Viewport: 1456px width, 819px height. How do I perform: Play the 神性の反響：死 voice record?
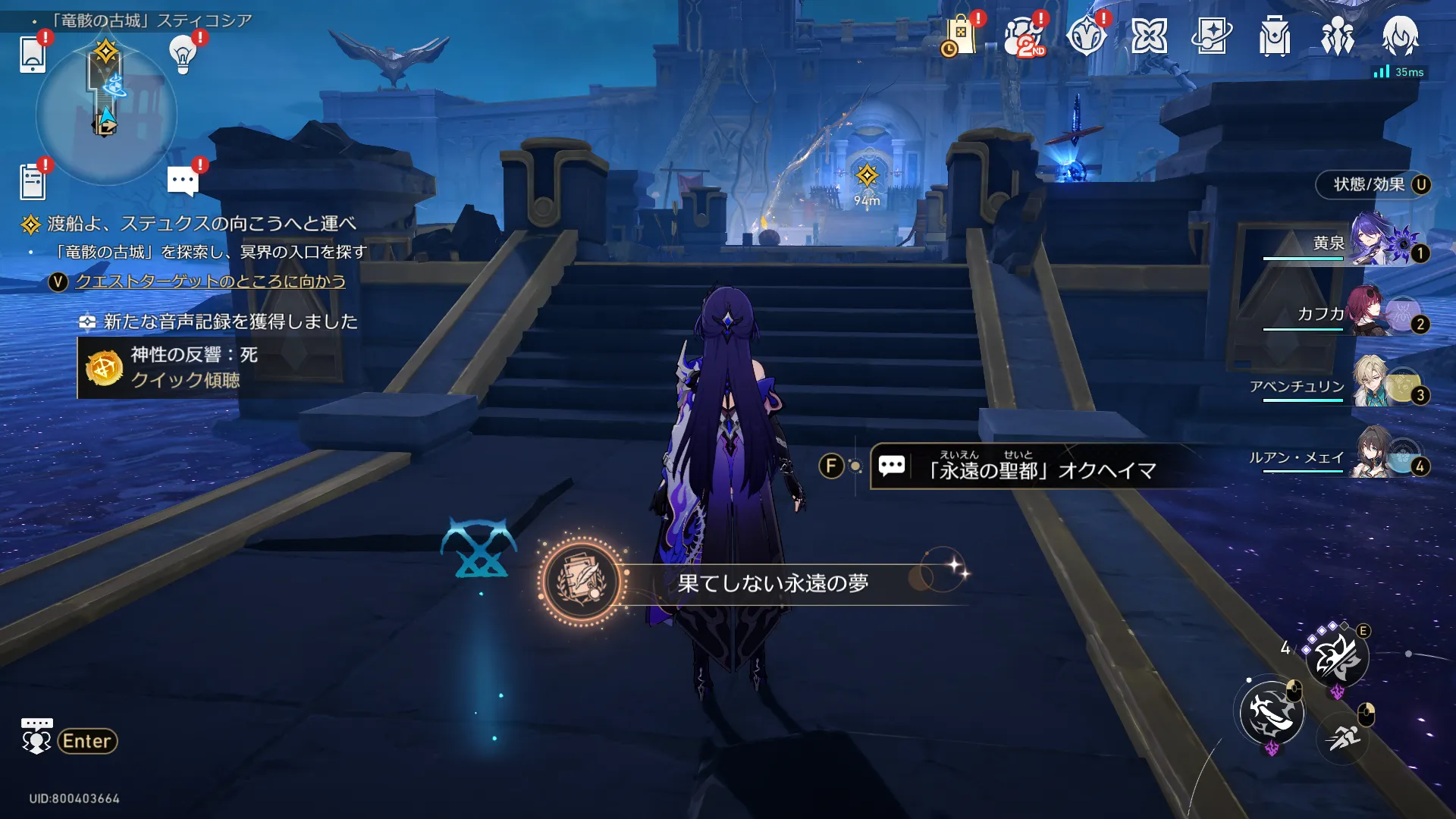tap(194, 368)
